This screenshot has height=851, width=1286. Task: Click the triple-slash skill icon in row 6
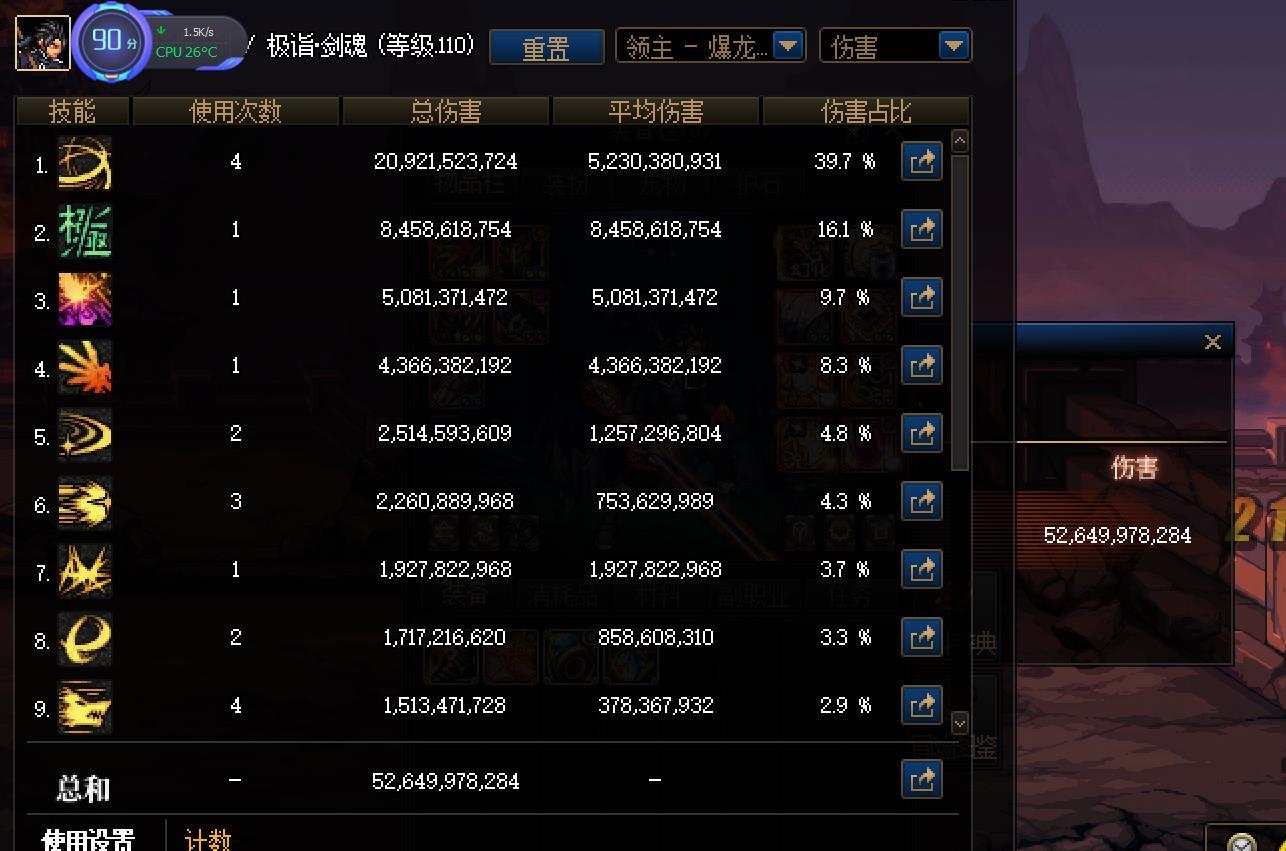tap(85, 502)
